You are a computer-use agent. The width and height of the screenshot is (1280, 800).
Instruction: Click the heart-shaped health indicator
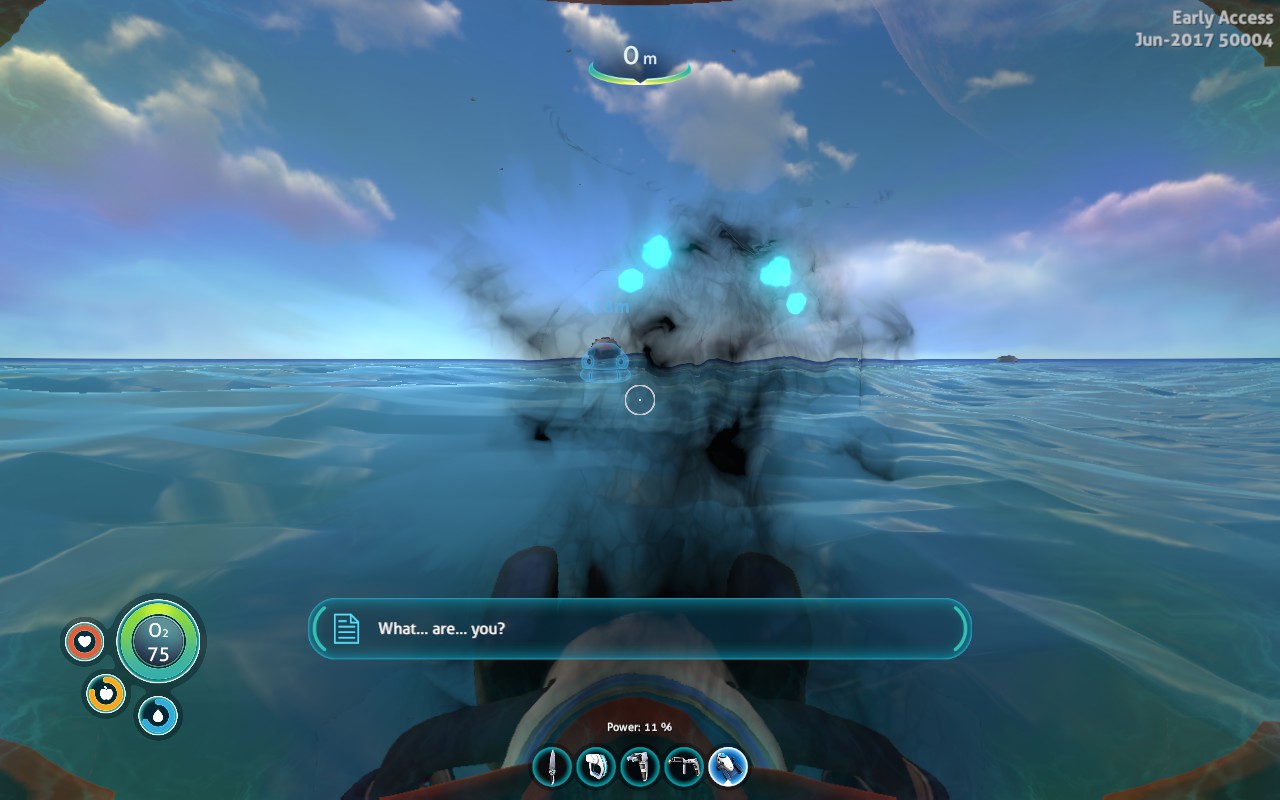(85, 641)
